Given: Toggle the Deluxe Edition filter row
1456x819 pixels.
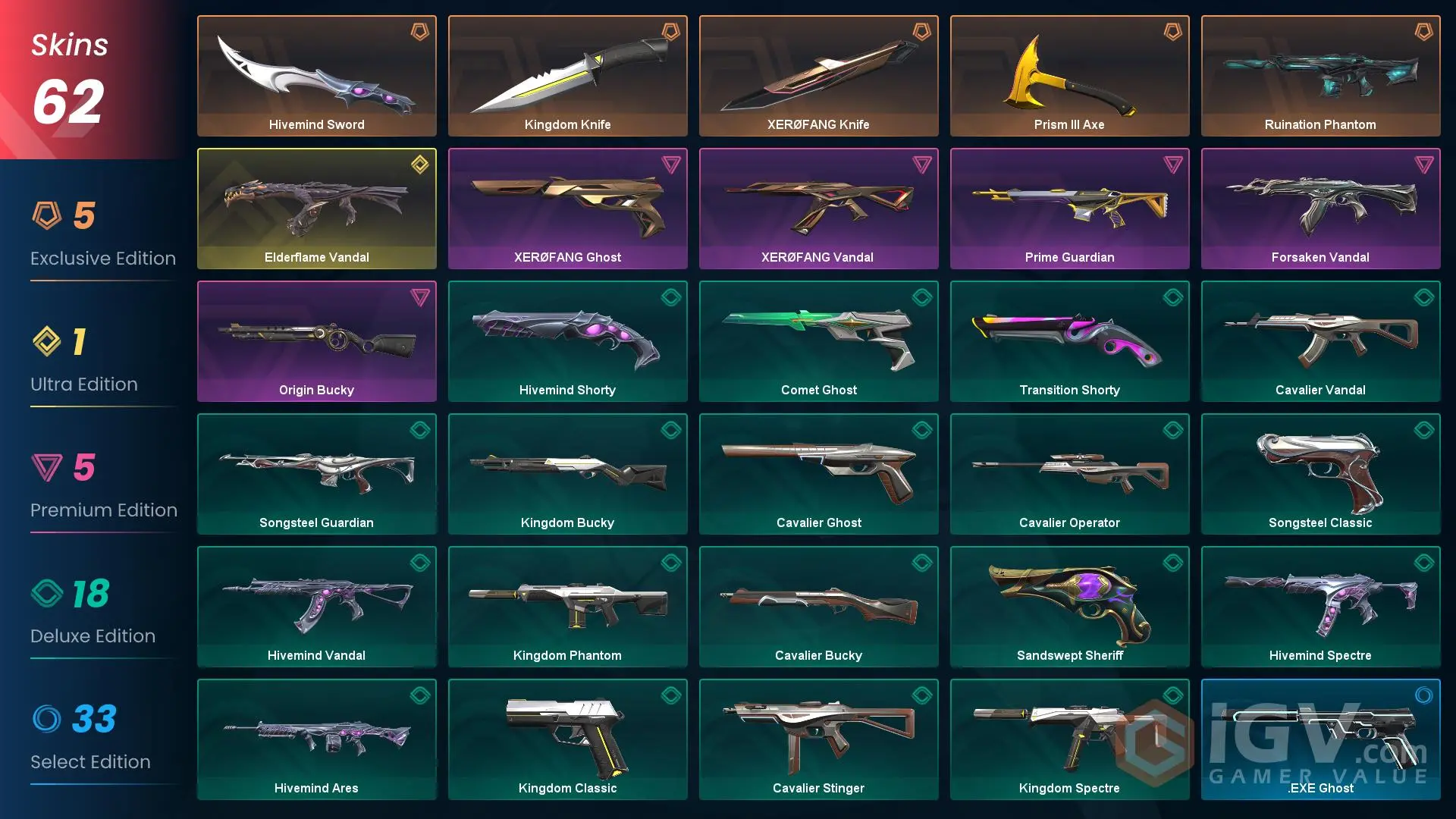Looking at the screenshot, I should tap(91, 614).
